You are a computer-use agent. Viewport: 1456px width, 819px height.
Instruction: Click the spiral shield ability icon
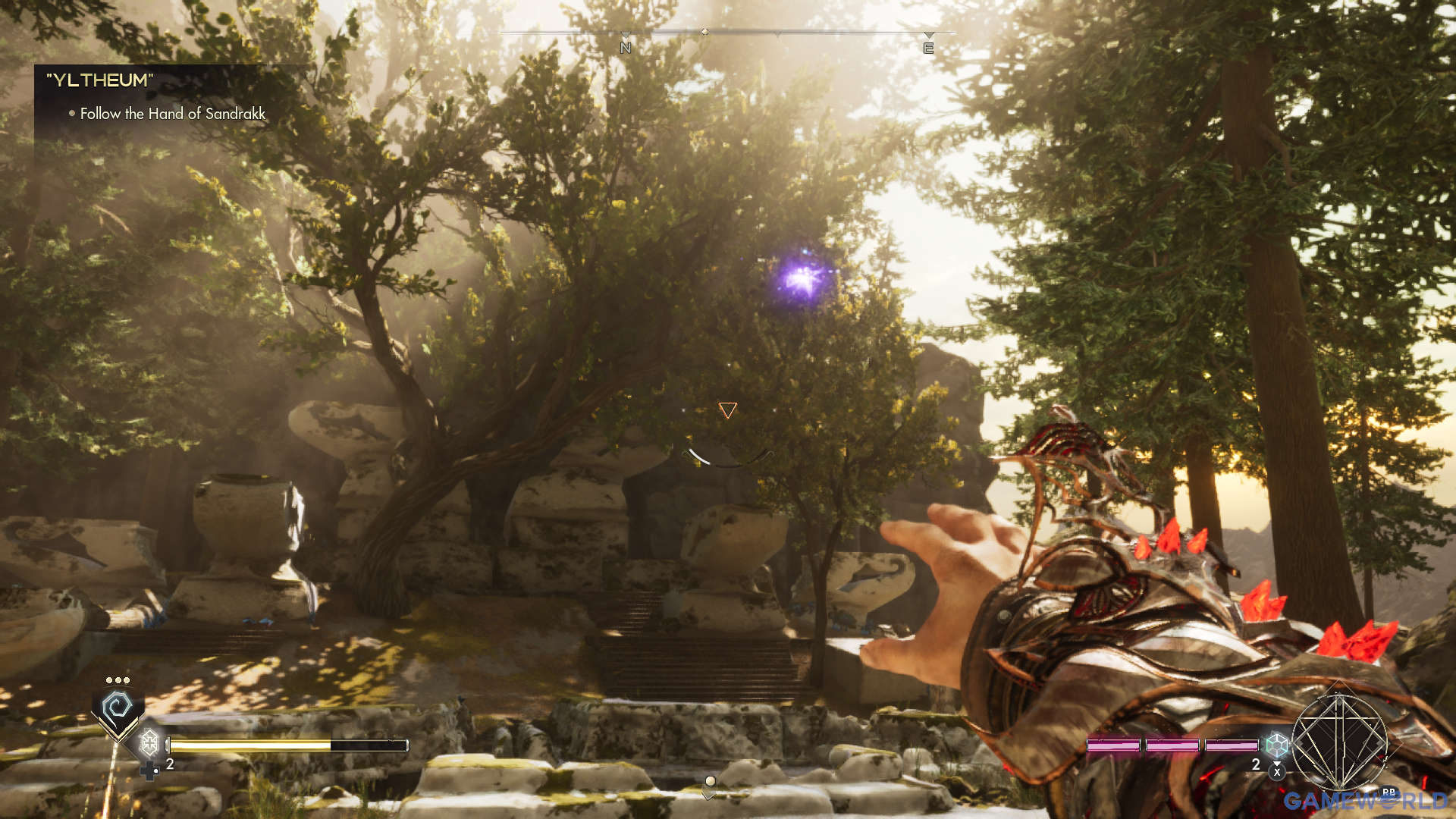pos(118,708)
